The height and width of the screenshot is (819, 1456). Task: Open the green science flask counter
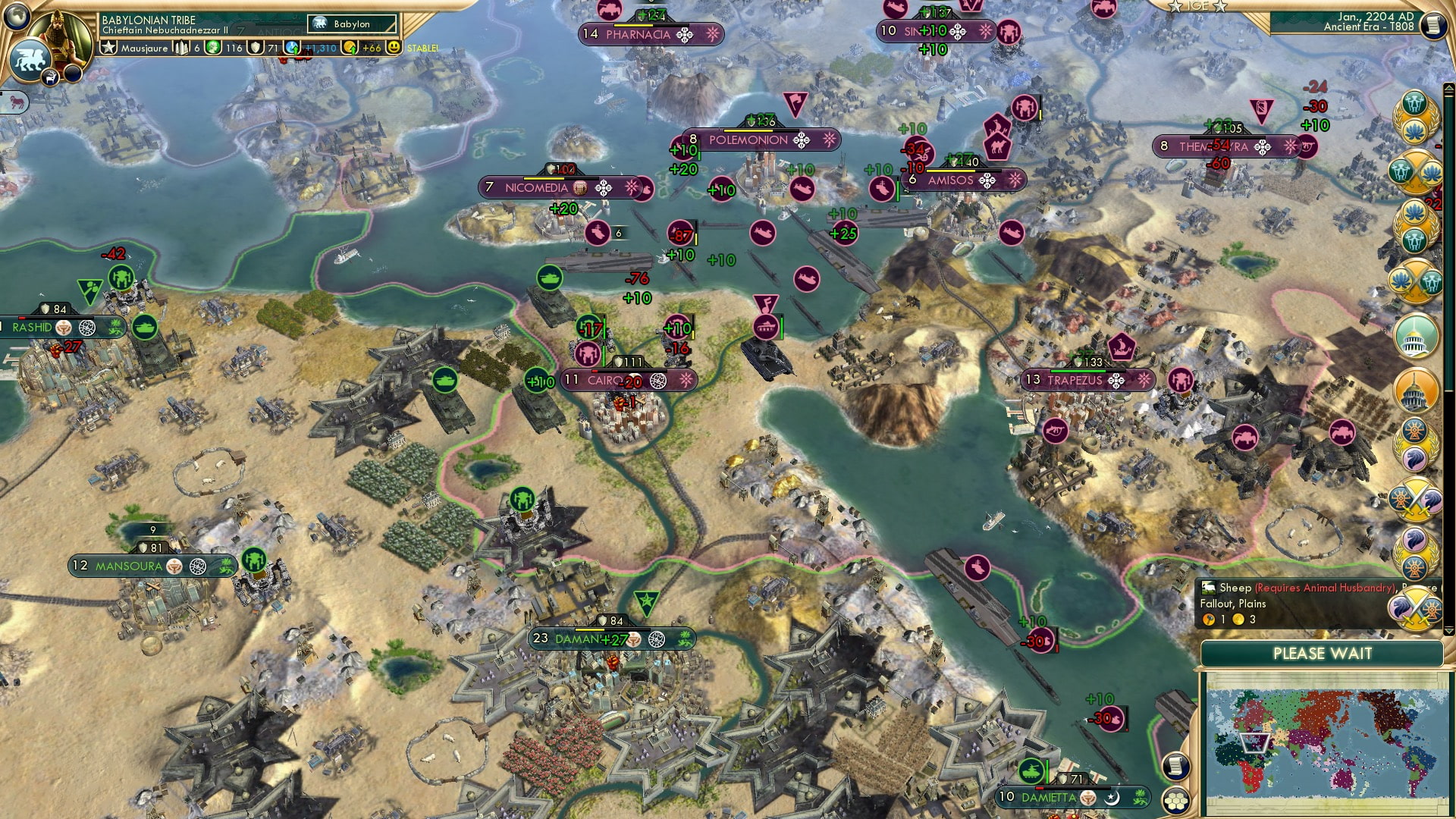pyautogui.click(x=213, y=47)
